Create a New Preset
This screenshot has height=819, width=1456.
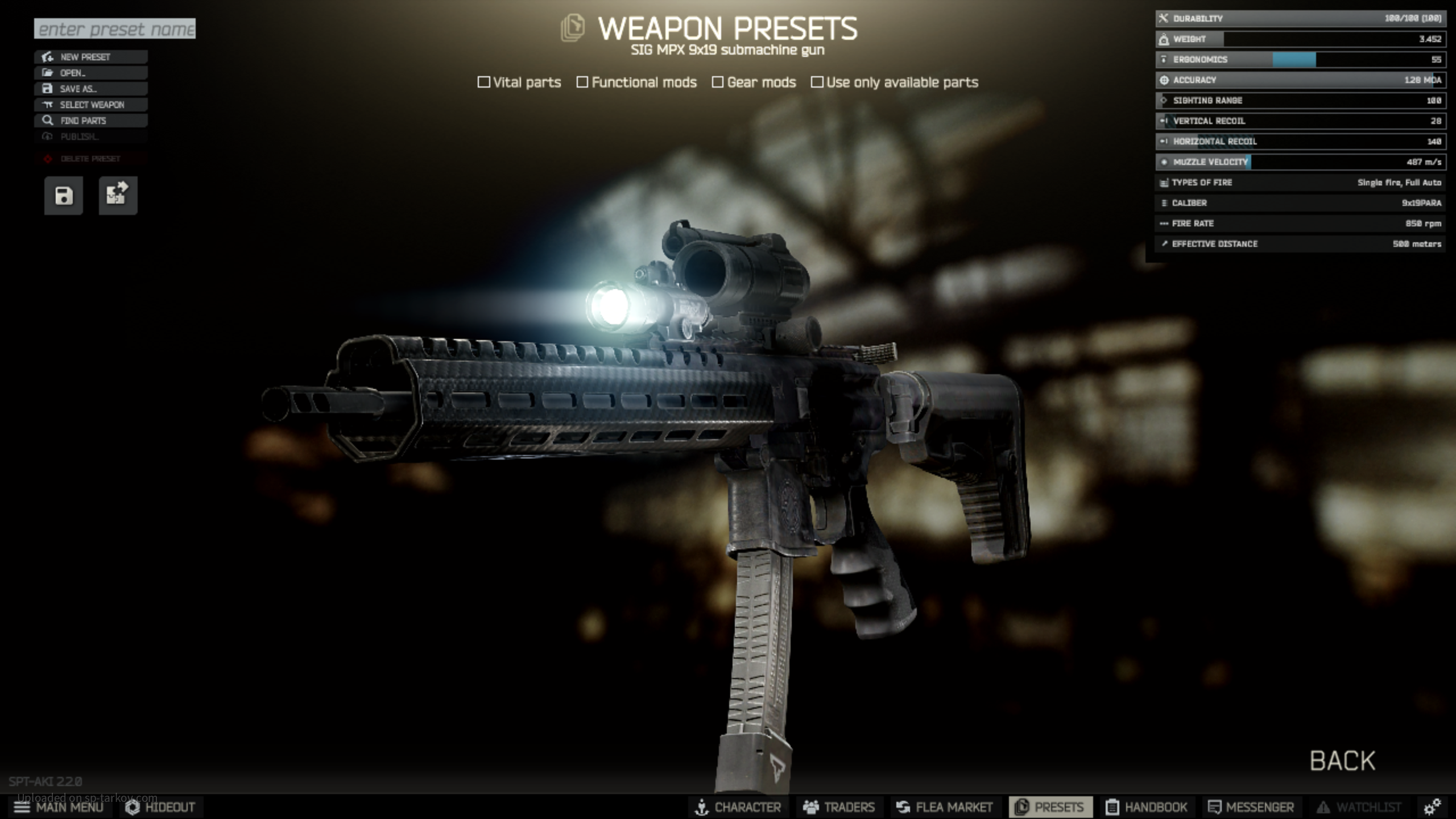(91, 57)
